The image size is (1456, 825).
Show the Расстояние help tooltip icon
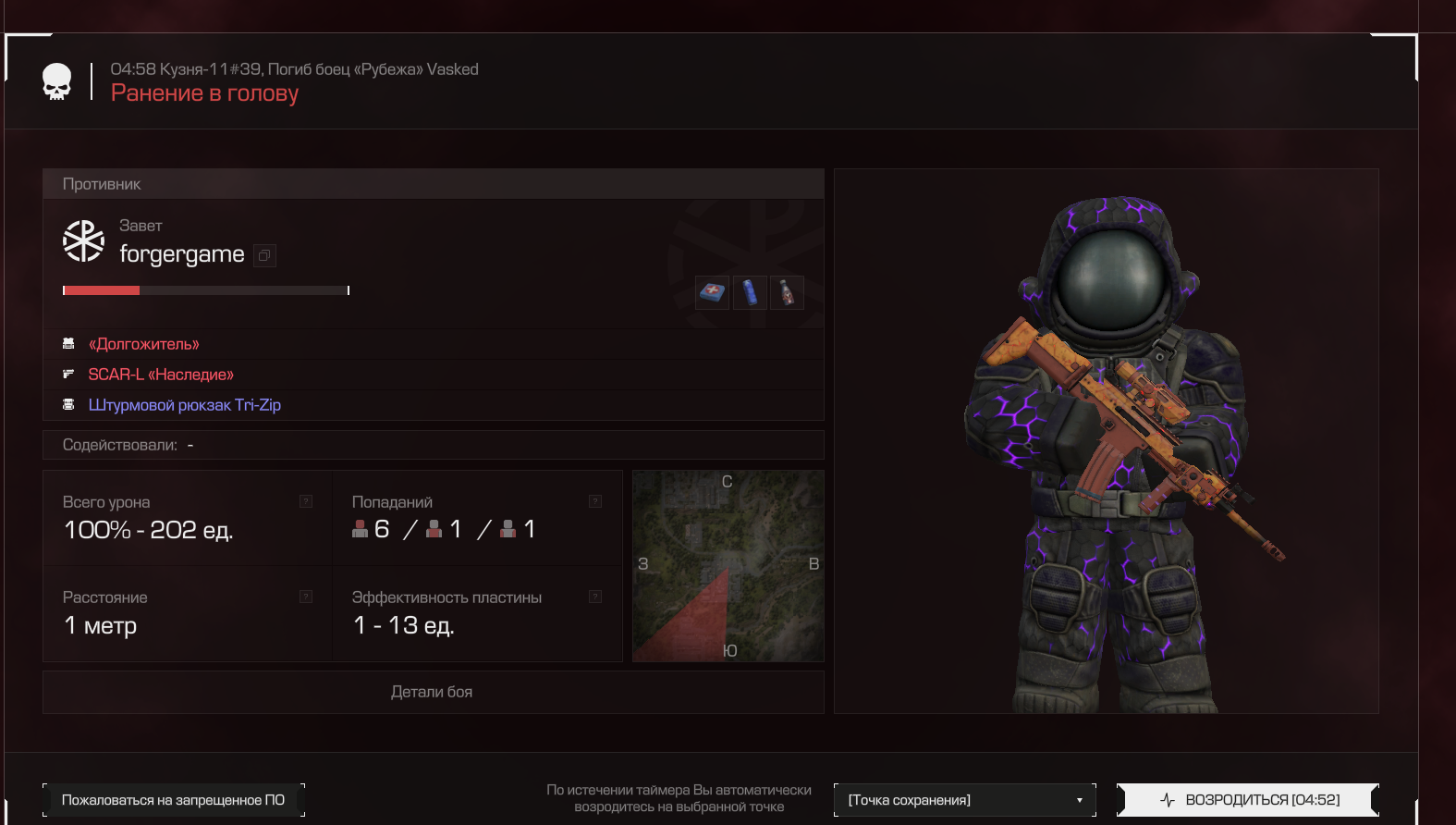coord(306,597)
